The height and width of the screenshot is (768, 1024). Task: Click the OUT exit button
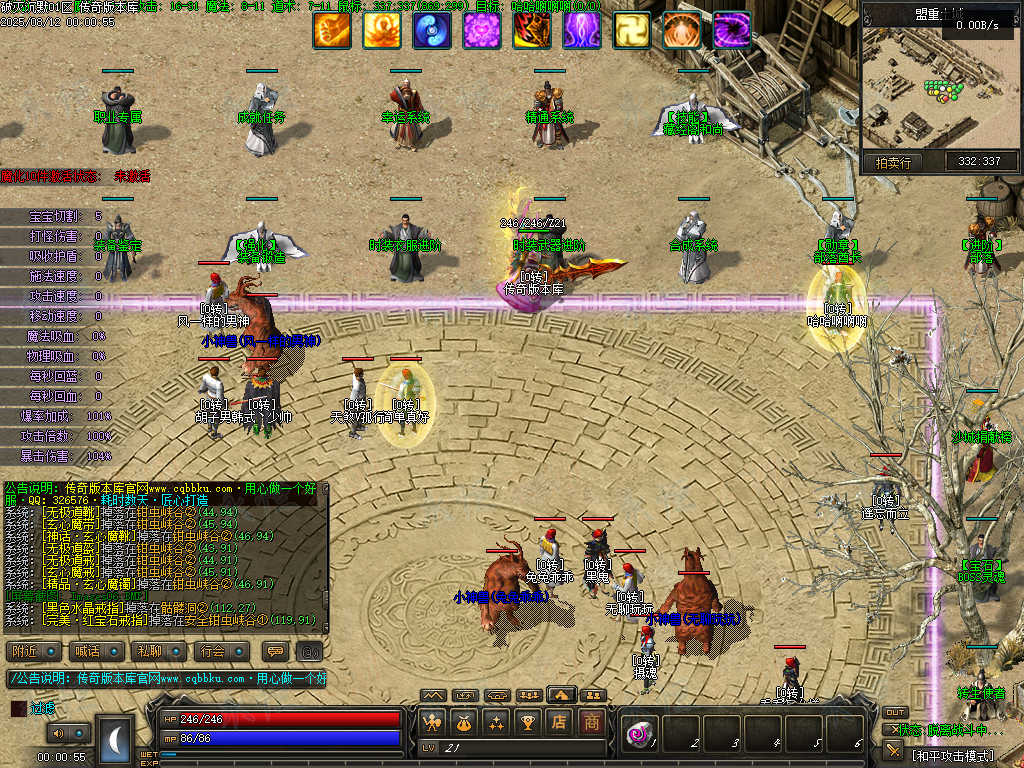coord(895,712)
